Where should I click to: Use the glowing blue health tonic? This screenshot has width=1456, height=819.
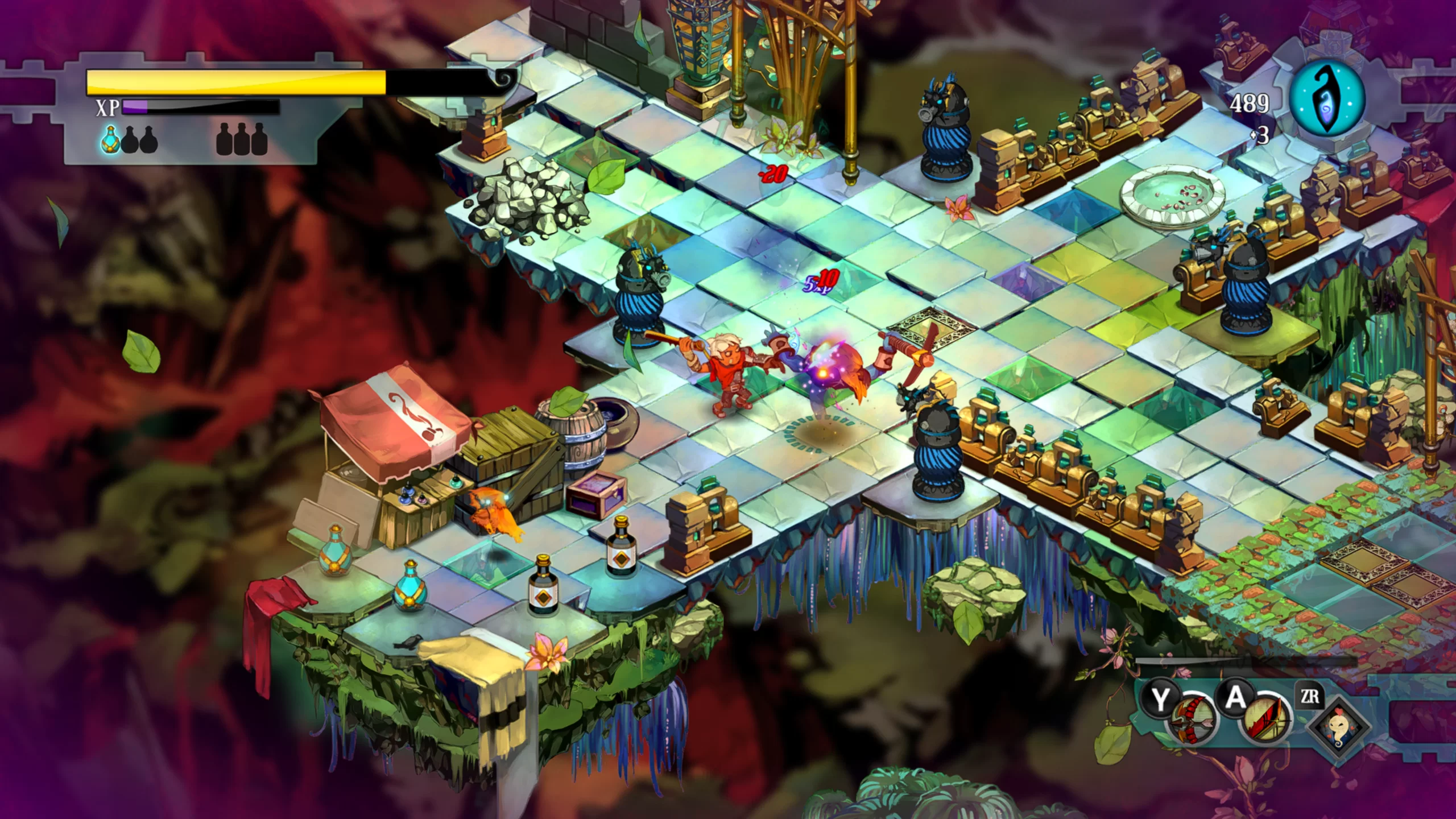coord(110,139)
